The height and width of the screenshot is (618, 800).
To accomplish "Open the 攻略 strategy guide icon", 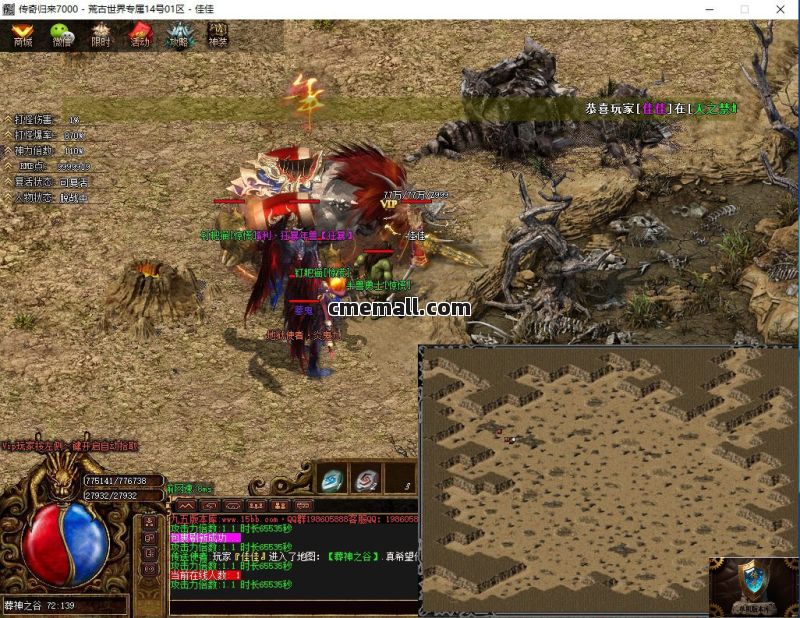I will click(x=179, y=36).
